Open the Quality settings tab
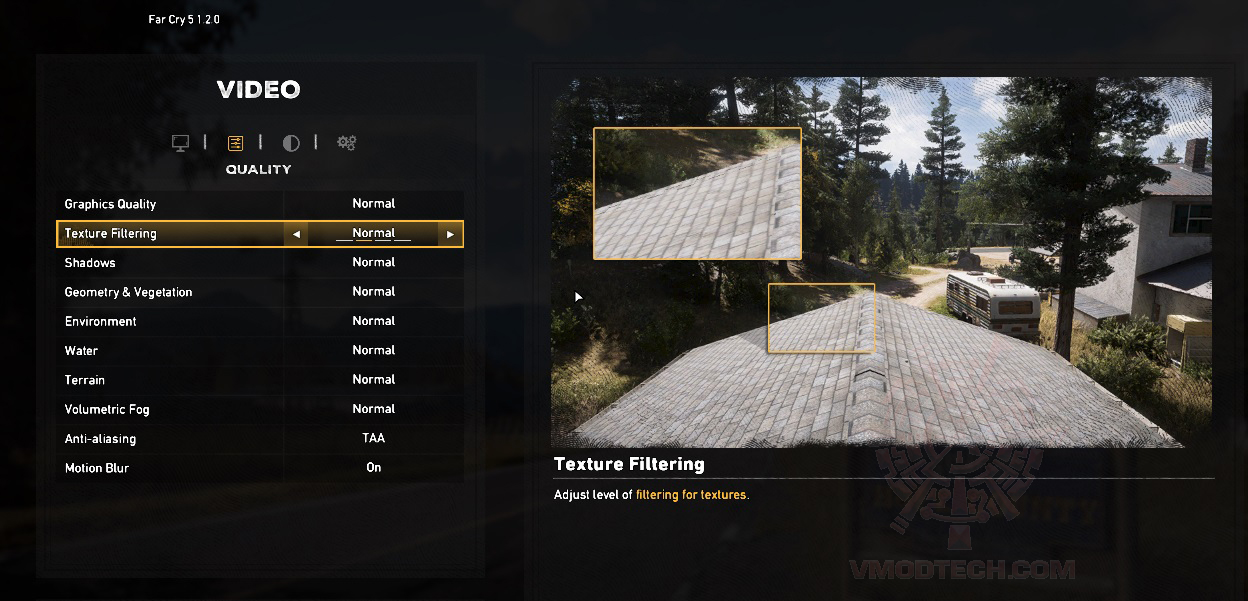This screenshot has height=601, width=1248. (236, 143)
